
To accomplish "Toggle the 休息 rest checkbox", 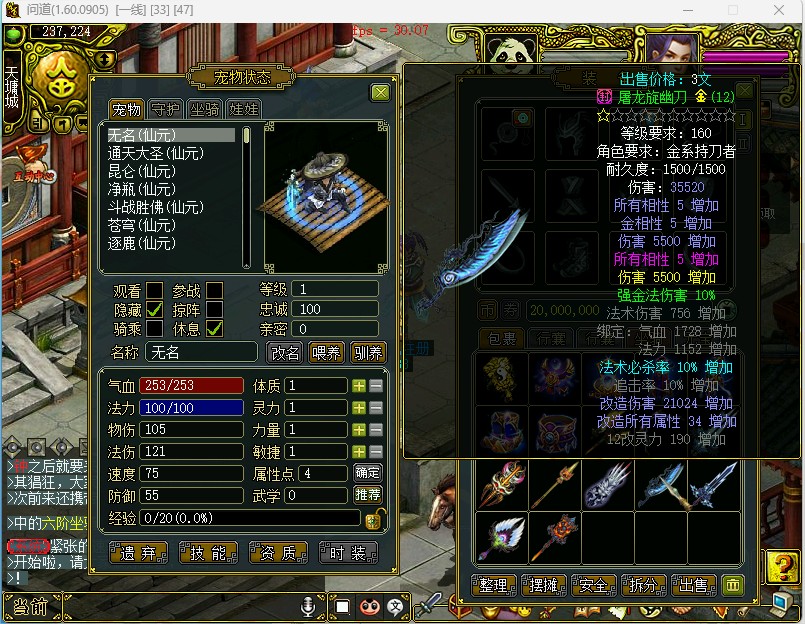I will [x=215, y=328].
